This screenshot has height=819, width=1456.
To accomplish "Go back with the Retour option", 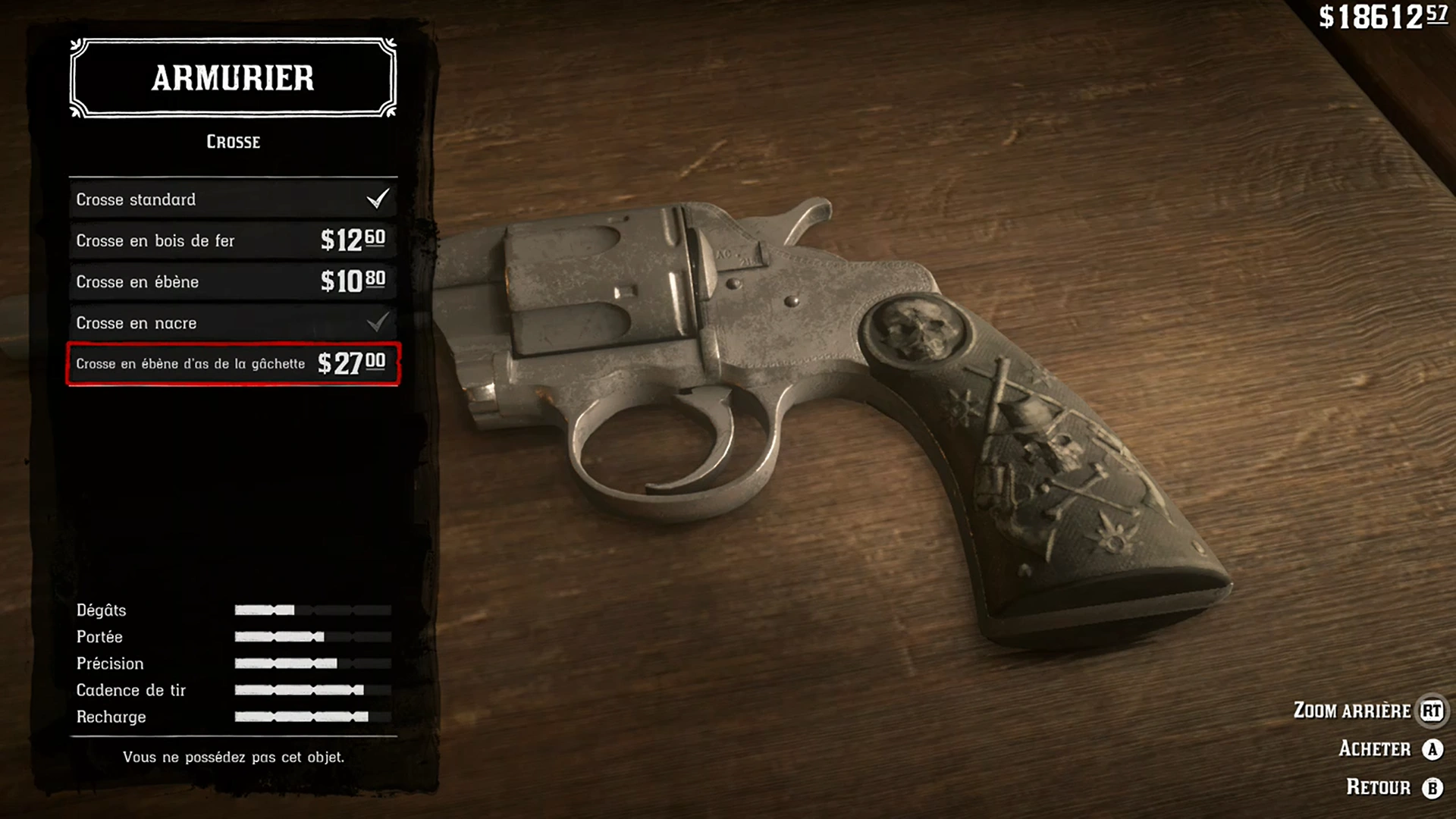I will click(1393, 787).
